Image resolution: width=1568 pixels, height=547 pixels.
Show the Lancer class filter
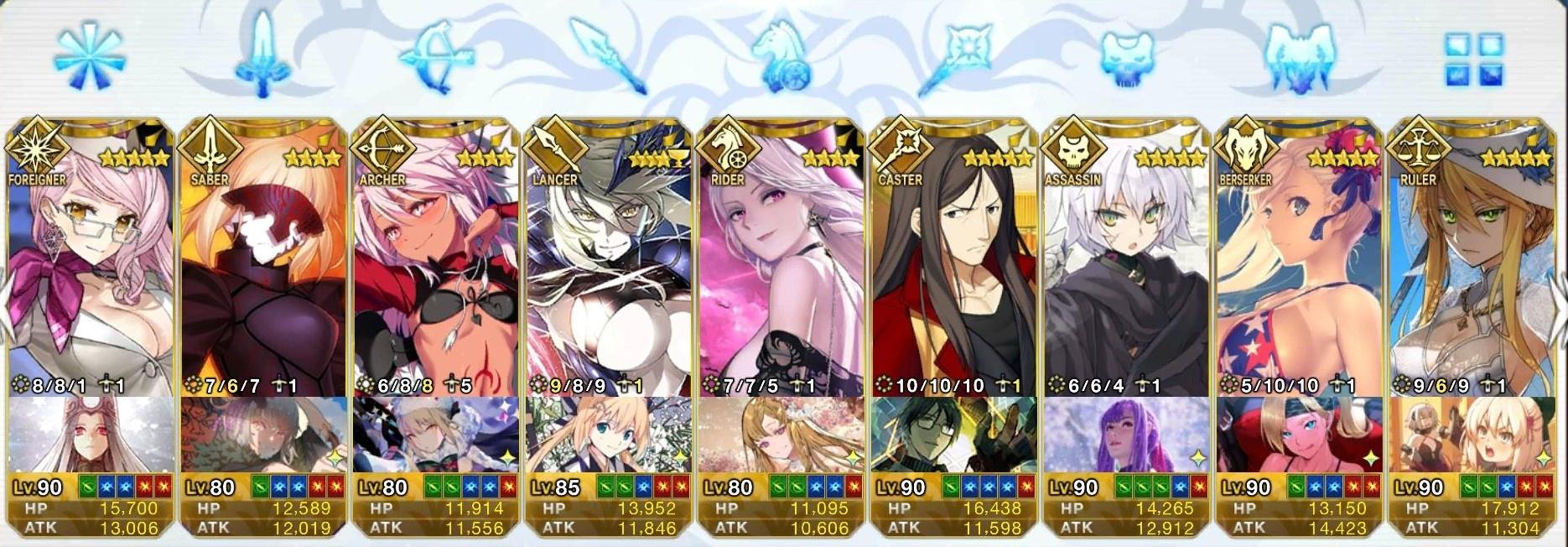click(610, 57)
